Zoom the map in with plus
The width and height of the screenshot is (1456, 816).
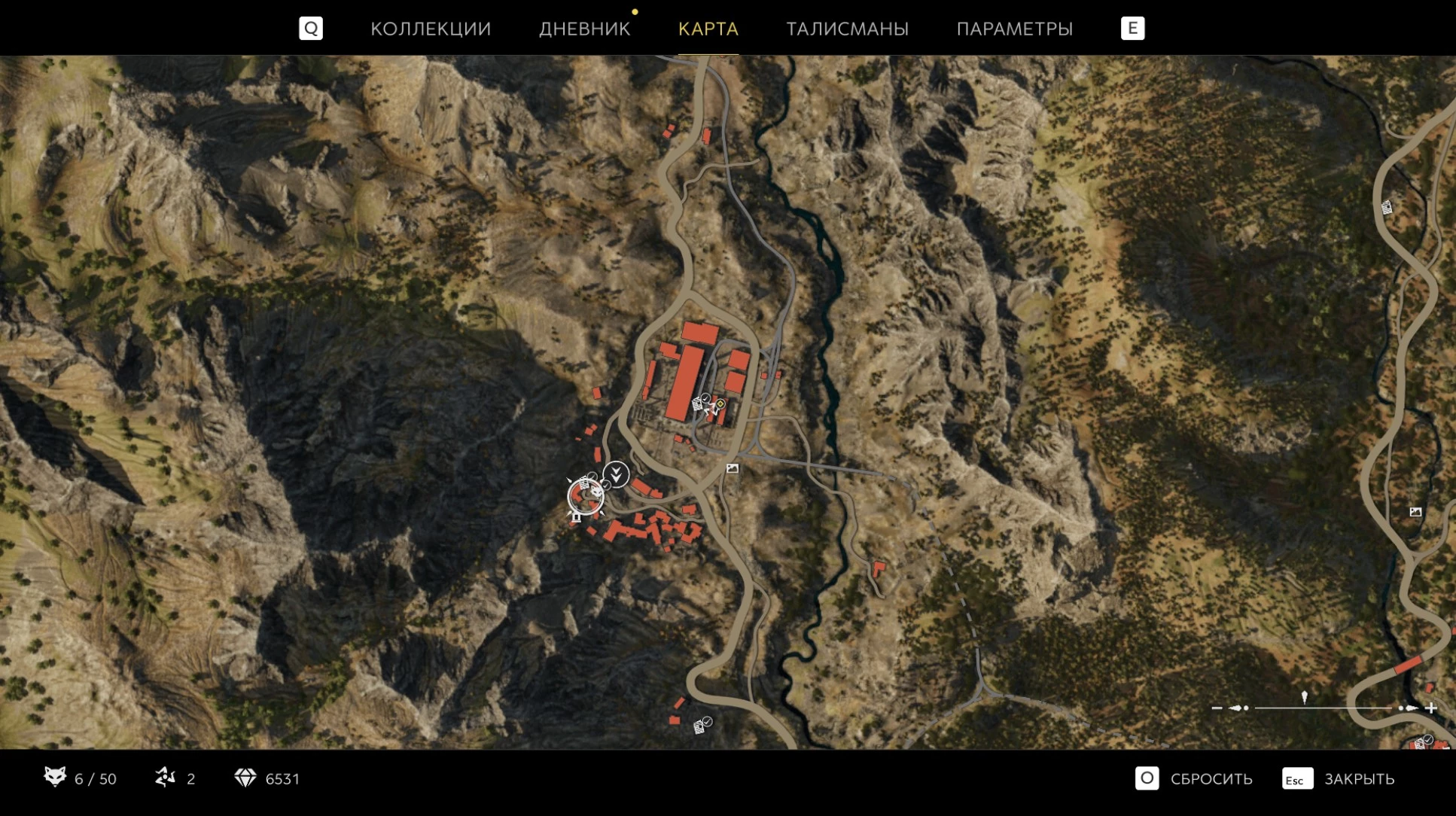[x=1431, y=708]
